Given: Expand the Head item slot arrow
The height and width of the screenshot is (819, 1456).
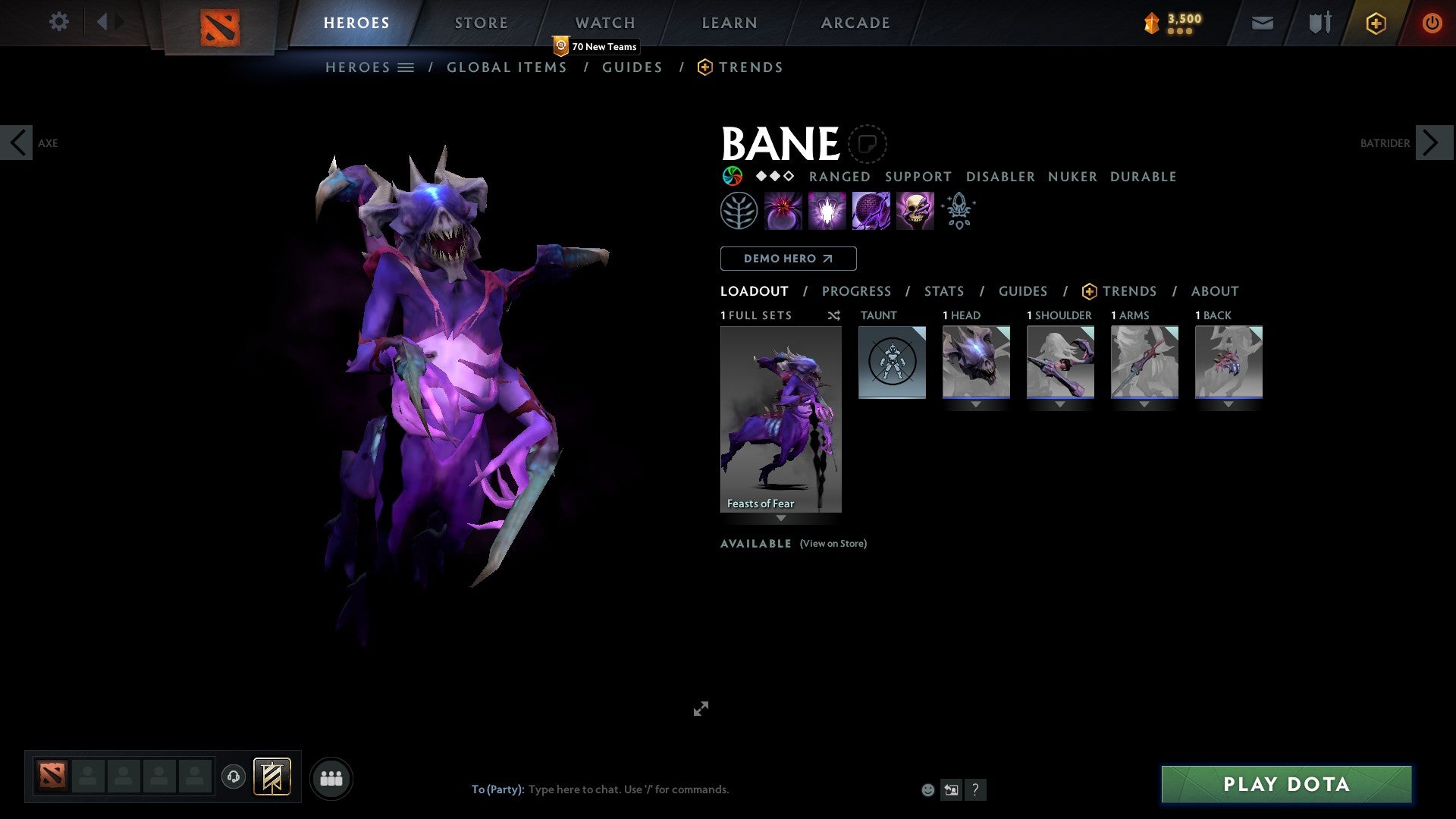Looking at the screenshot, I should point(976,404).
